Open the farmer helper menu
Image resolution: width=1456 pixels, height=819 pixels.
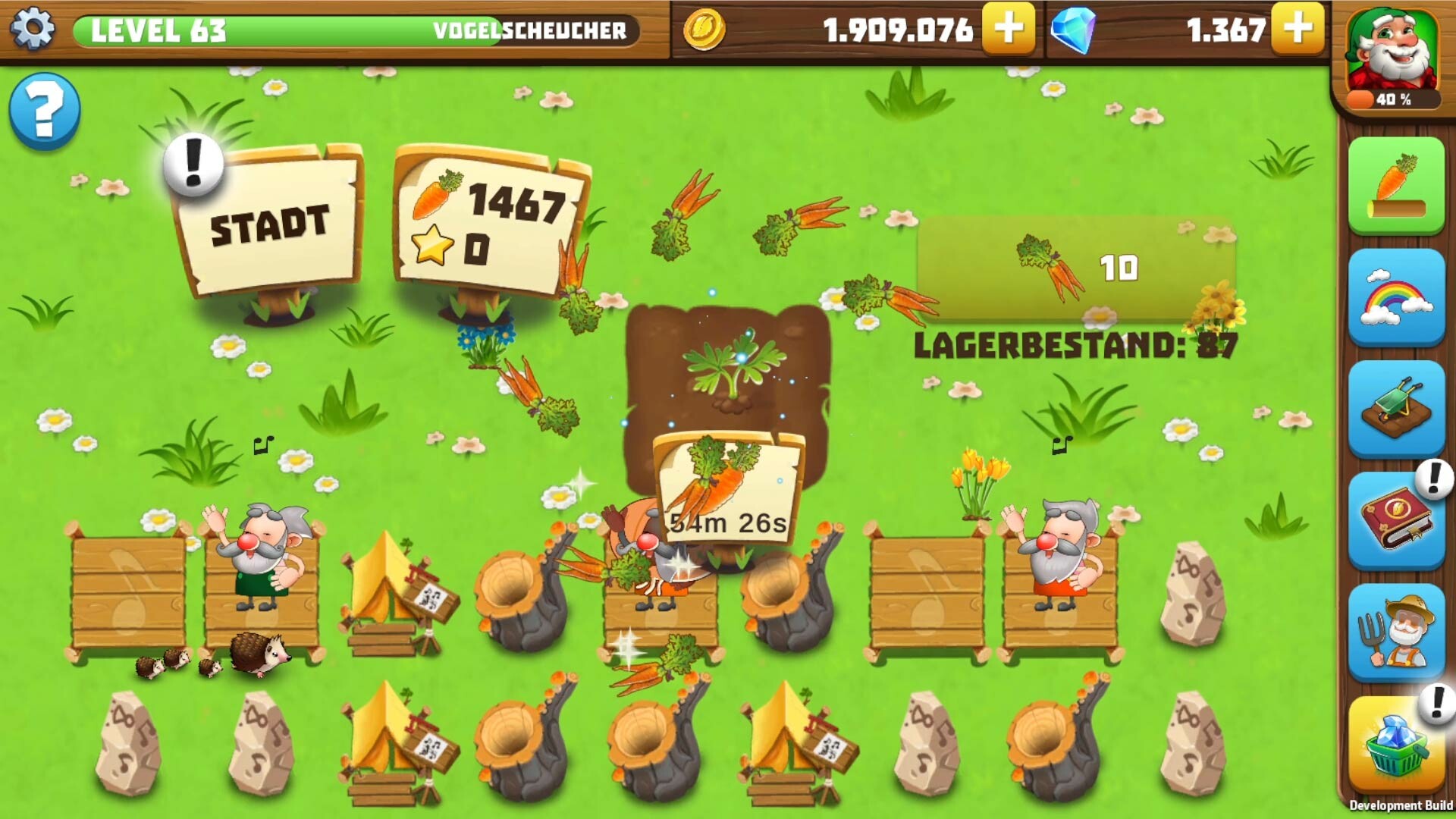point(1399,629)
